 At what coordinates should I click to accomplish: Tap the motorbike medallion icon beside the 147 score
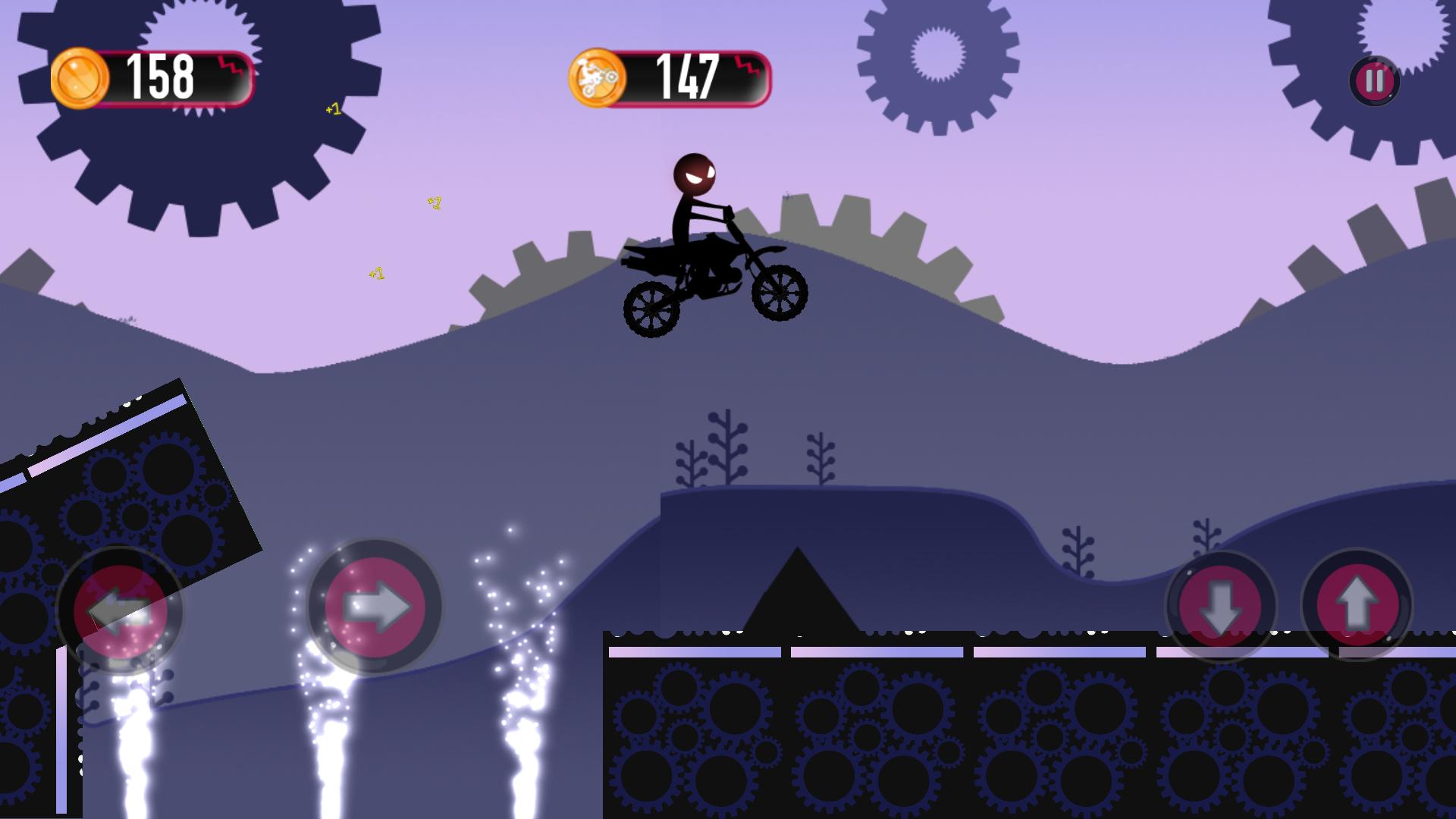pyautogui.click(x=599, y=77)
